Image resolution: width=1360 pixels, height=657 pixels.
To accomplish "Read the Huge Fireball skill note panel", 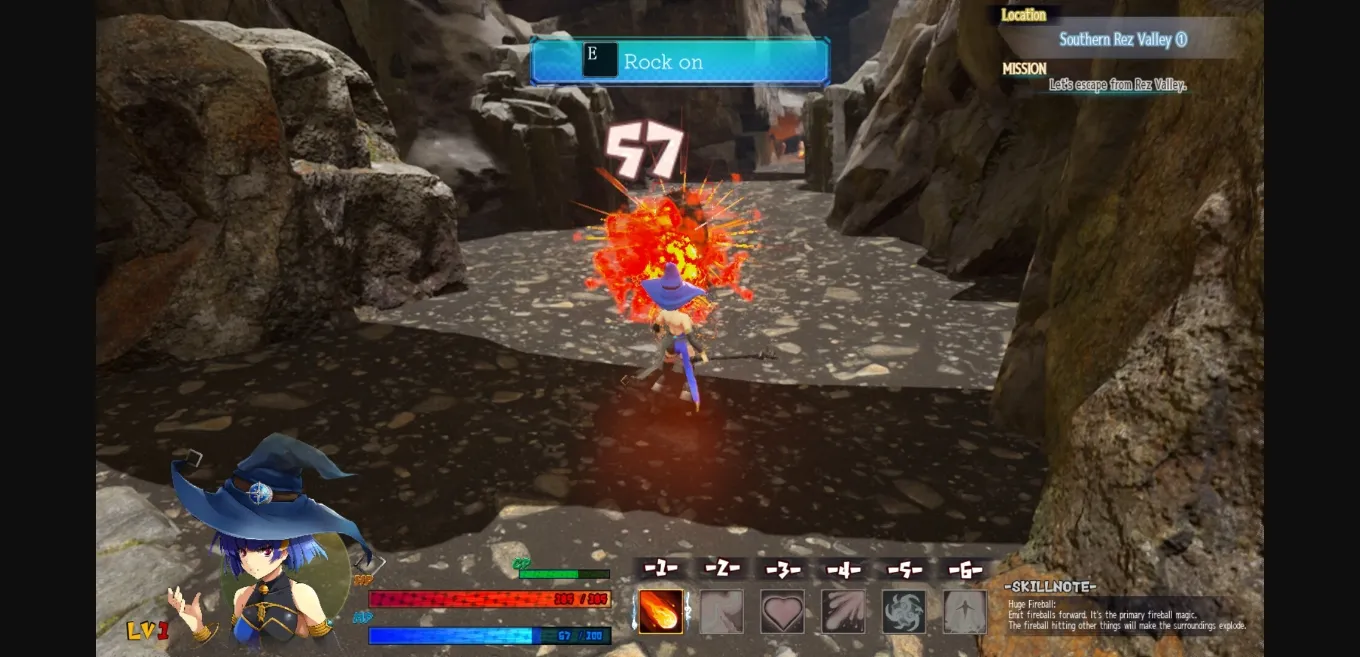I will coord(1126,615).
